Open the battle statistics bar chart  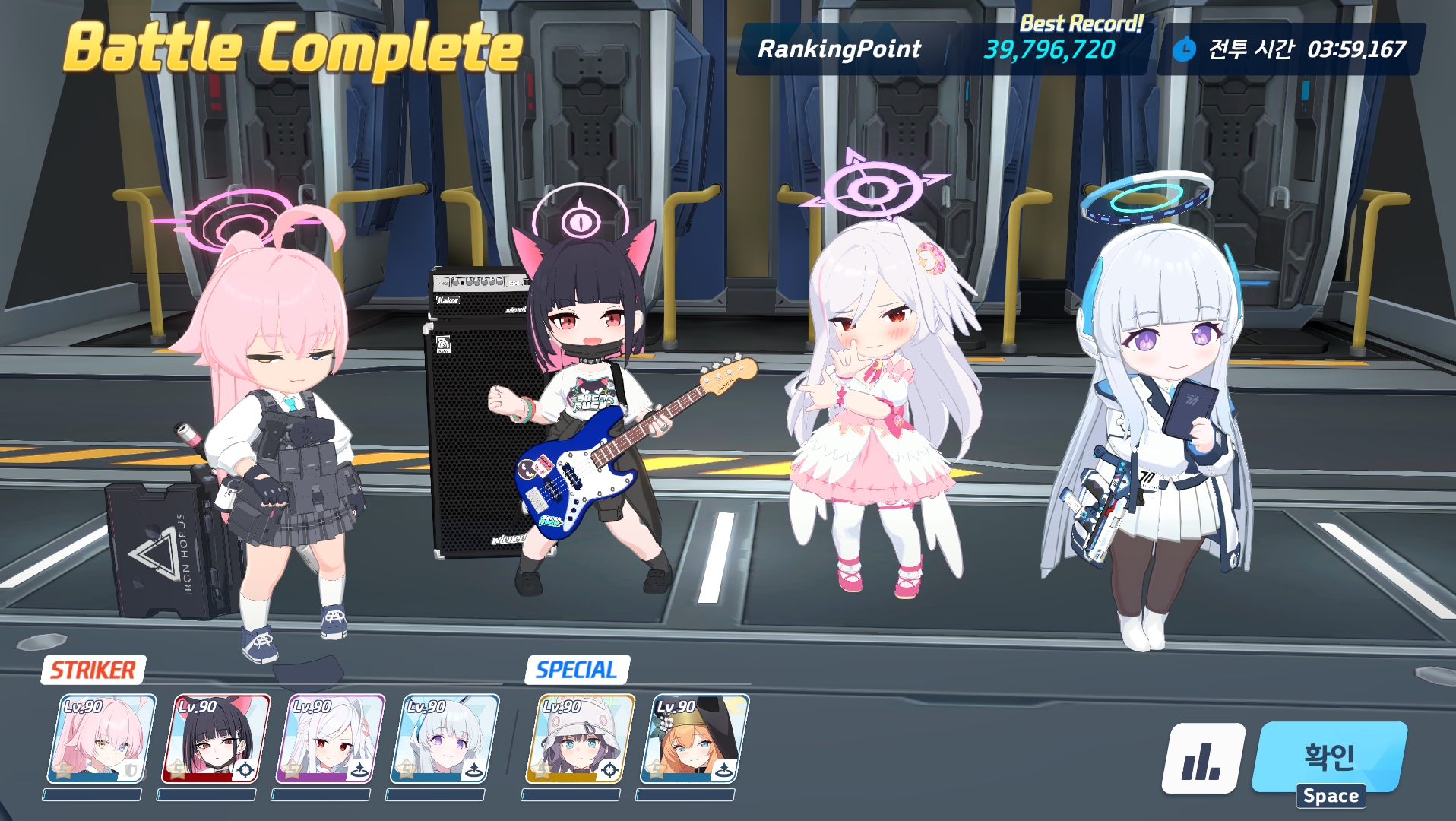pyautogui.click(x=1202, y=759)
